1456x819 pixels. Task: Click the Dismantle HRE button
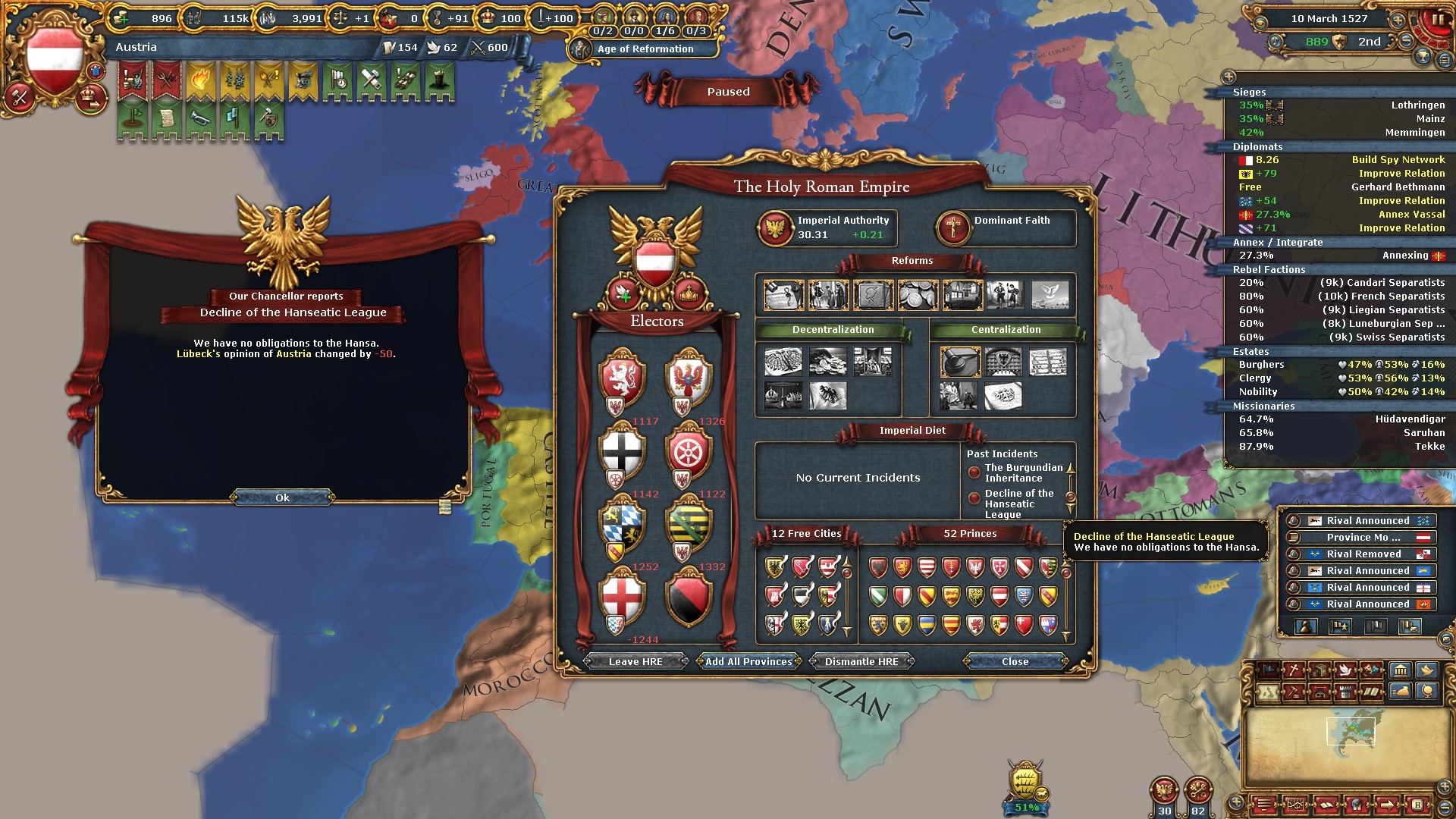861,661
